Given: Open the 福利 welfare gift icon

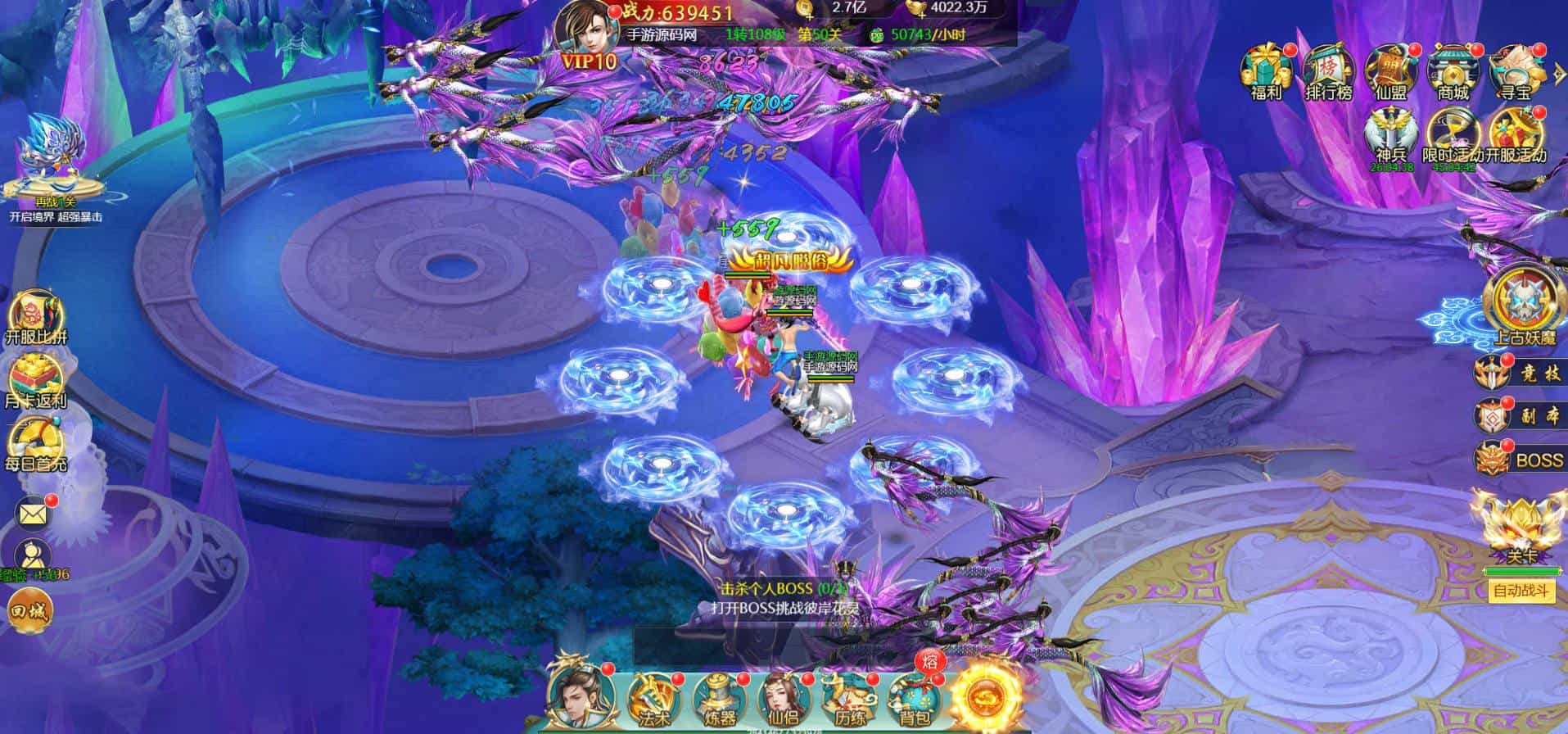Looking at the screenshot, I should click(x=1266, y=72).
